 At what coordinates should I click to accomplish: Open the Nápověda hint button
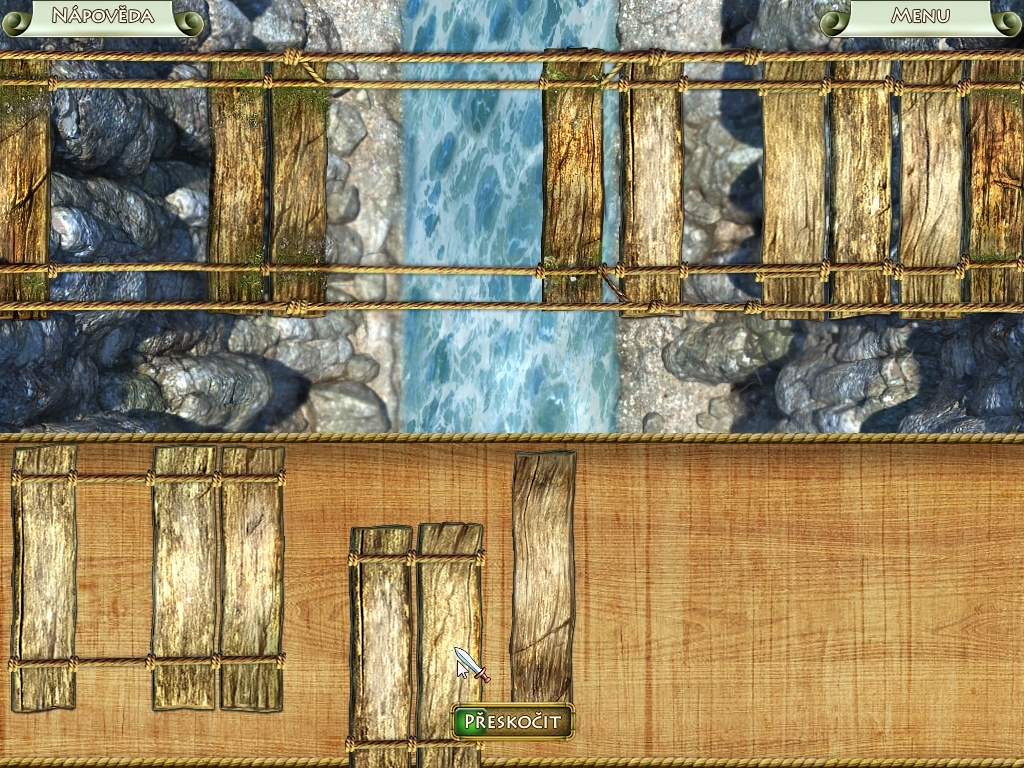[102, 16]
